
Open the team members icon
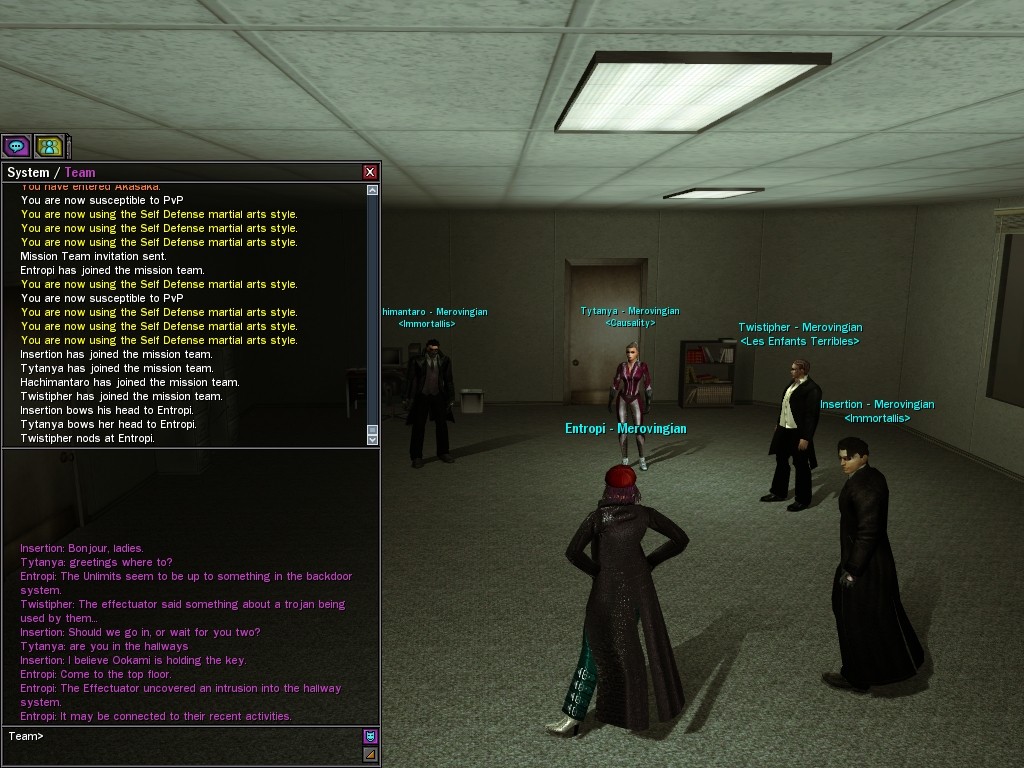pyautogui.click(x=49, y=147)
